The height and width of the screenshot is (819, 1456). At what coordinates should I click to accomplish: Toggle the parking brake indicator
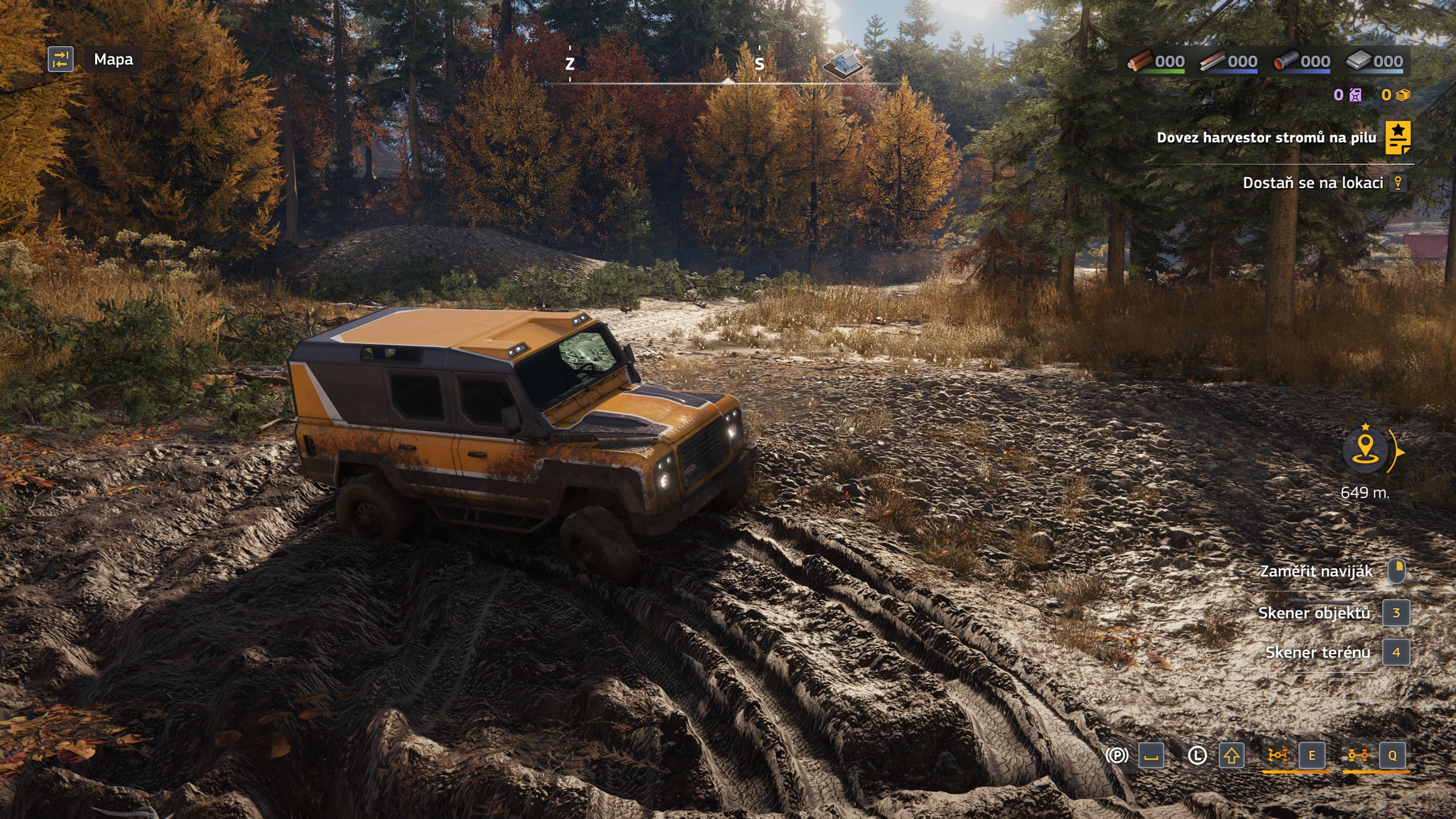coord(1117,755)
